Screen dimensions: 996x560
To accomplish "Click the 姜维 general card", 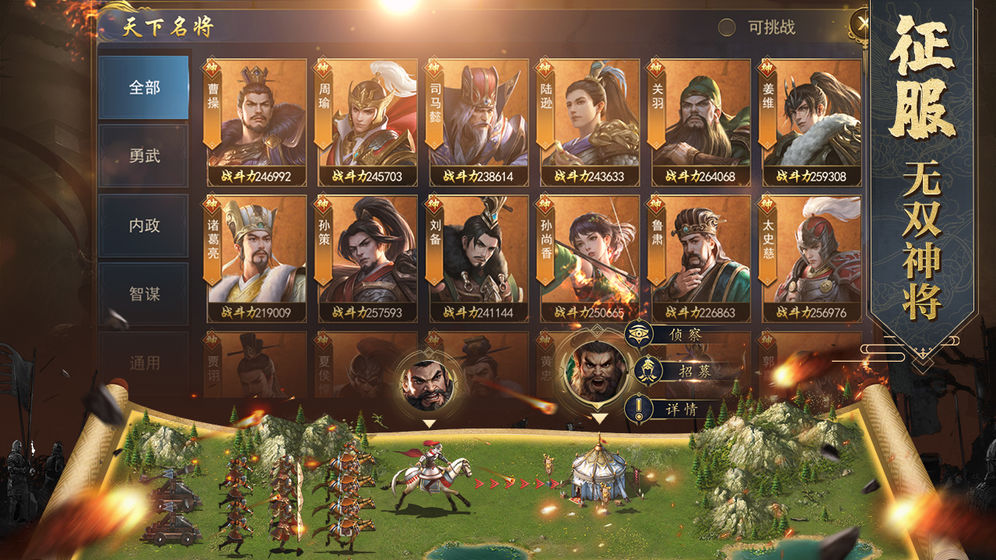I will (811, 122).
